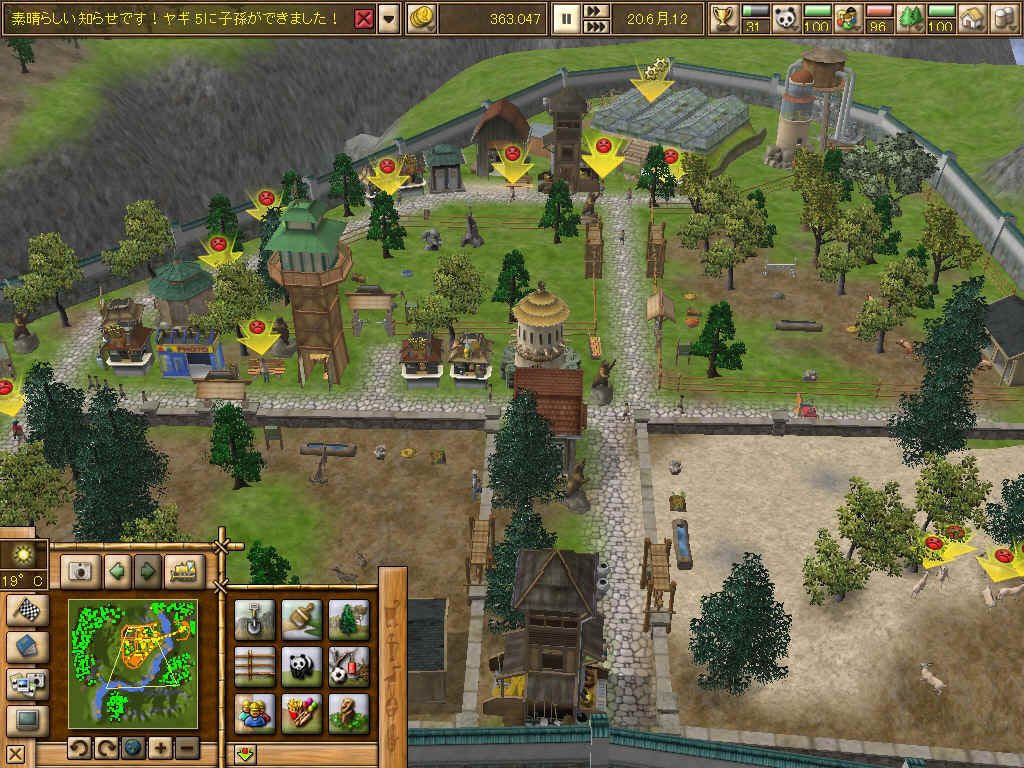
Task: Open the visitors status icon
Action: click(x=848, y=18)
